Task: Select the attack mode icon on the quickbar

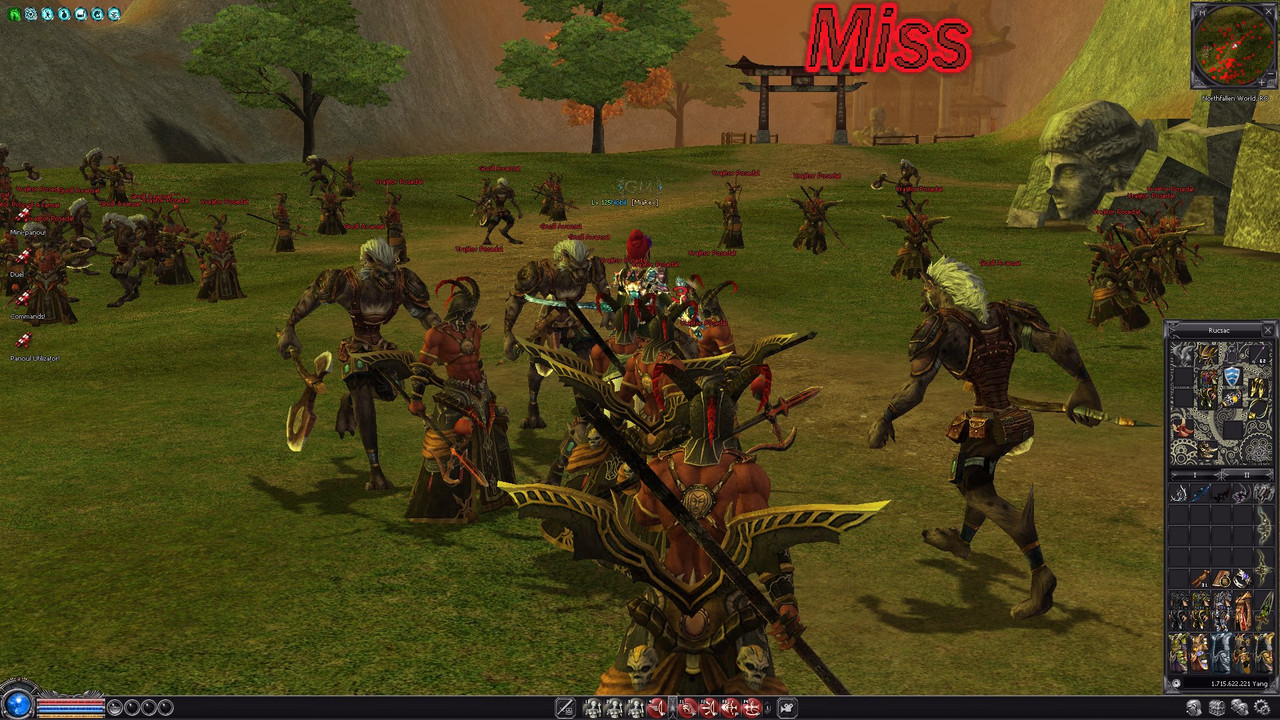Action: pos(566,707)
